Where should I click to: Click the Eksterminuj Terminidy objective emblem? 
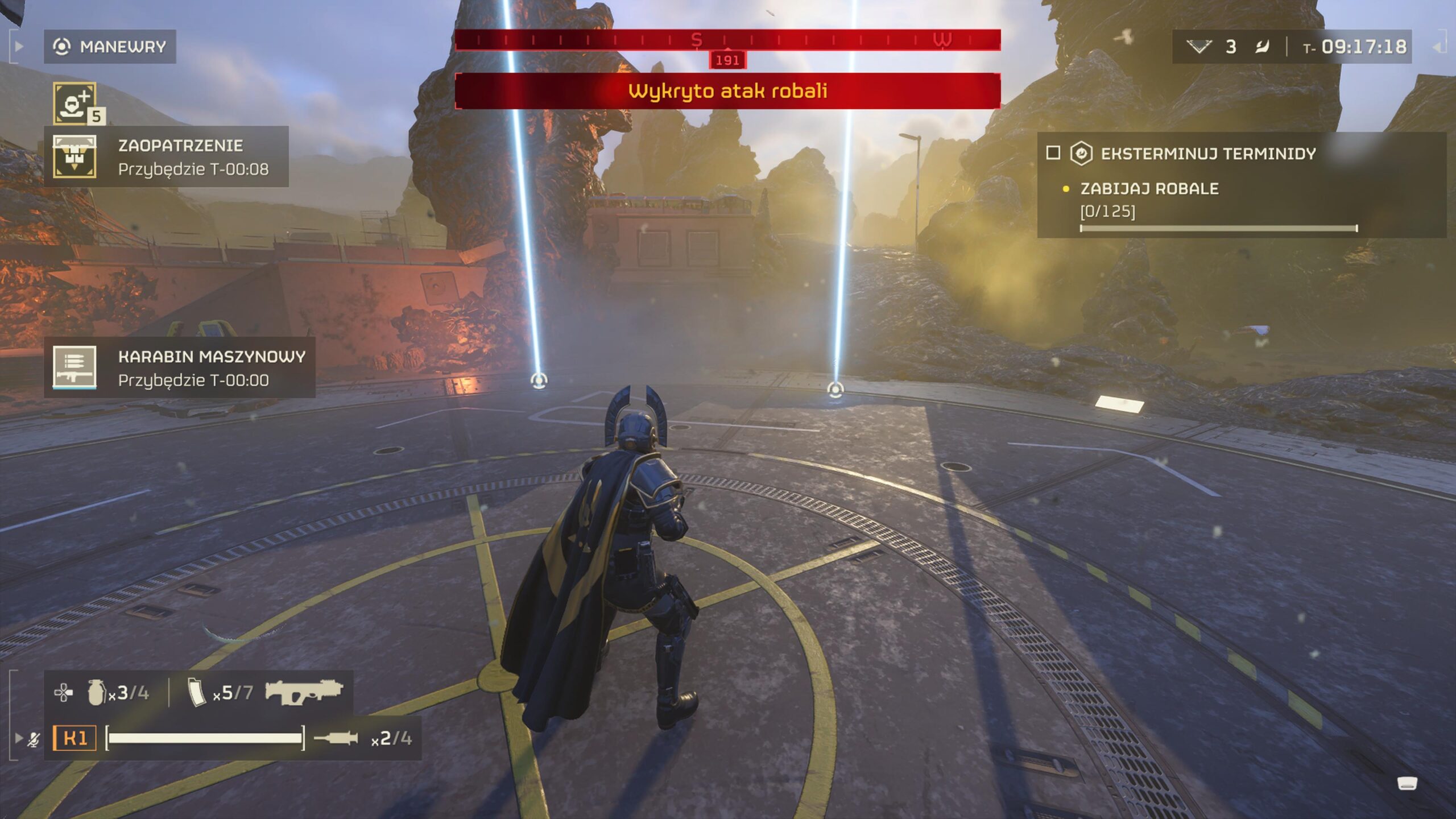pyautogui.click(x=1081, y=154)
